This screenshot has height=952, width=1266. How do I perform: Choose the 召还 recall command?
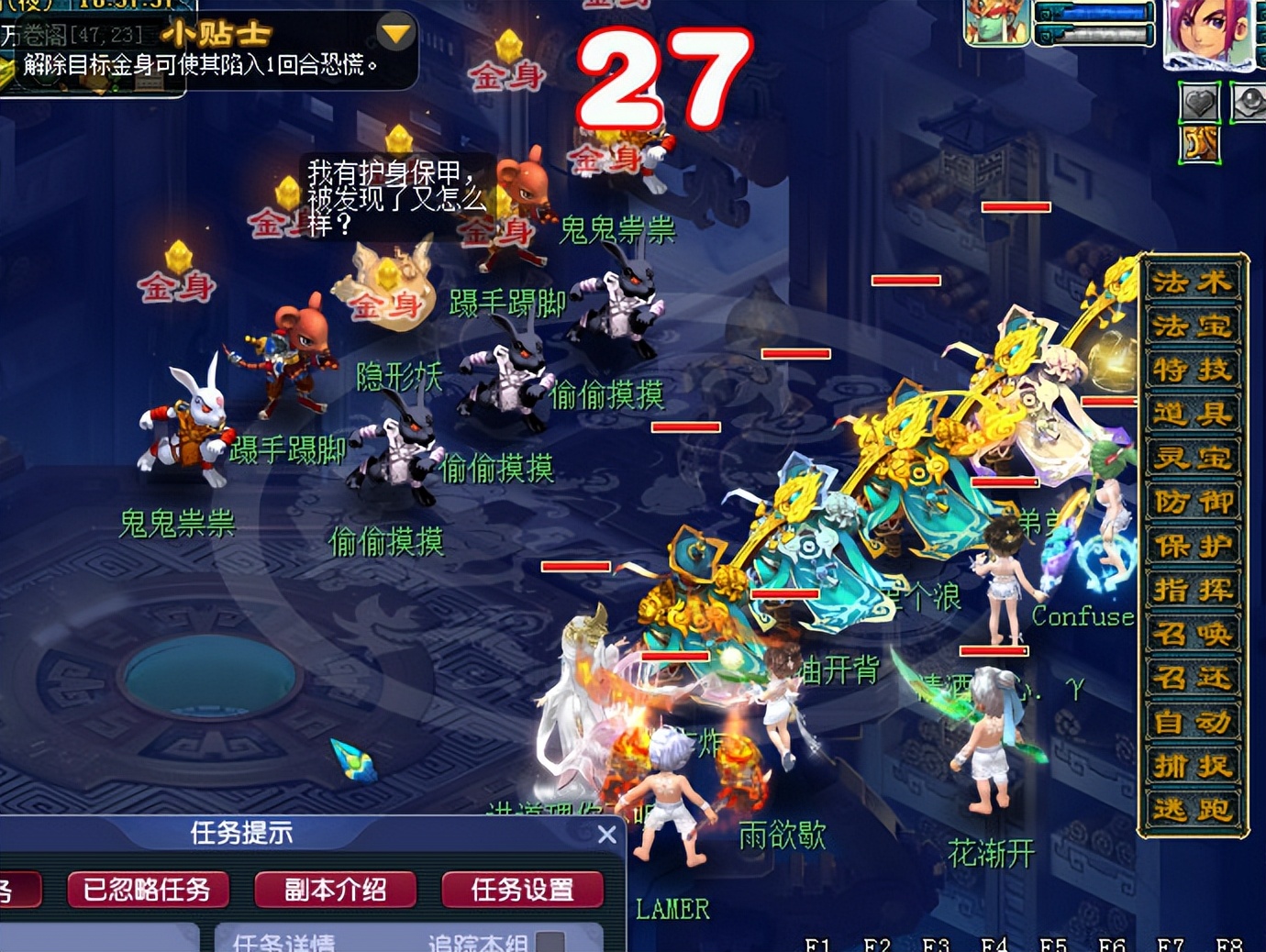coord(1192,678)
